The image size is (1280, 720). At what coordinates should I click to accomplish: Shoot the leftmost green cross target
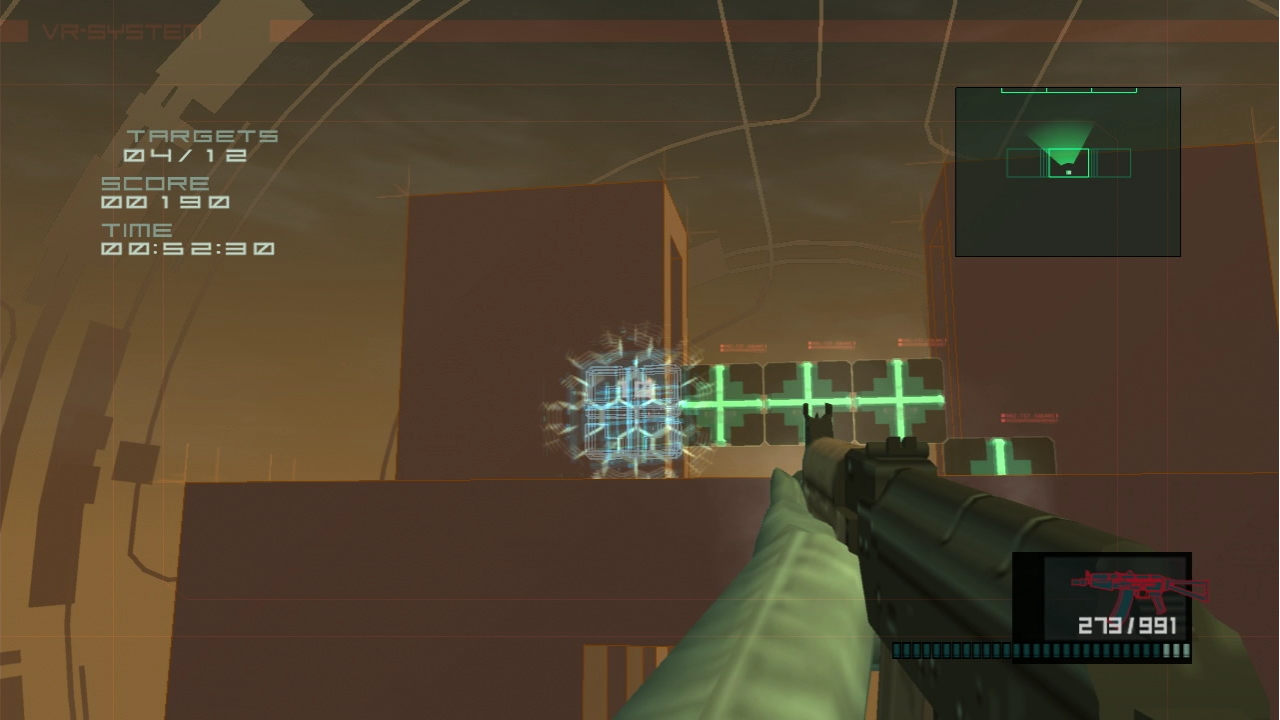click(x=718, y=403)
